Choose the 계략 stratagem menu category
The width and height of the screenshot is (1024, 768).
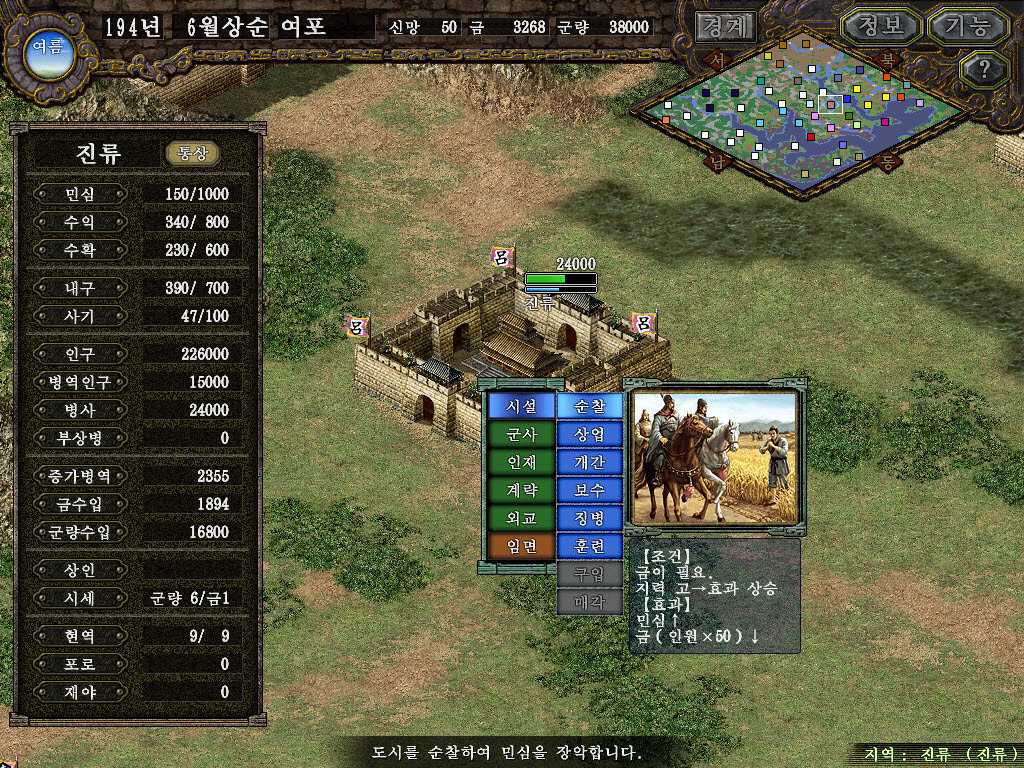pos(521,491)
